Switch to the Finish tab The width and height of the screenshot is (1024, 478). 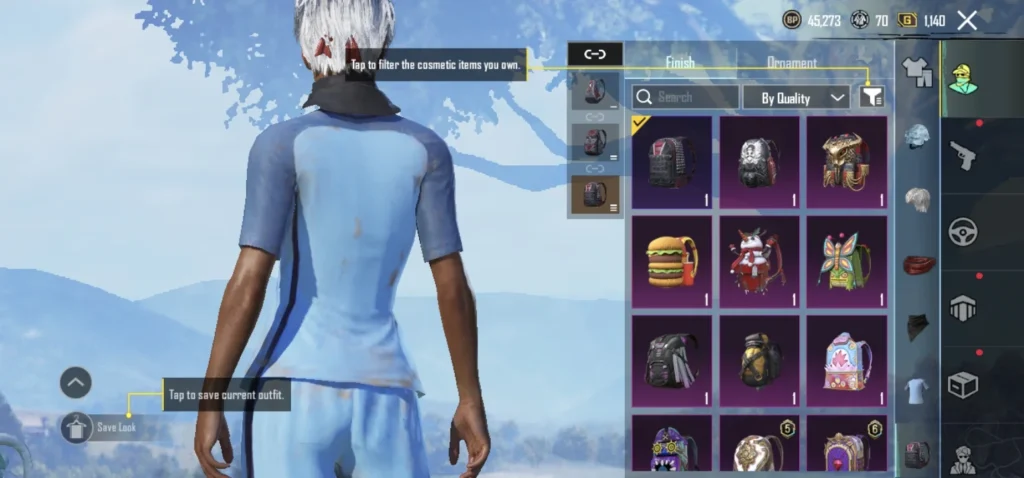click(x=680, y=62)
